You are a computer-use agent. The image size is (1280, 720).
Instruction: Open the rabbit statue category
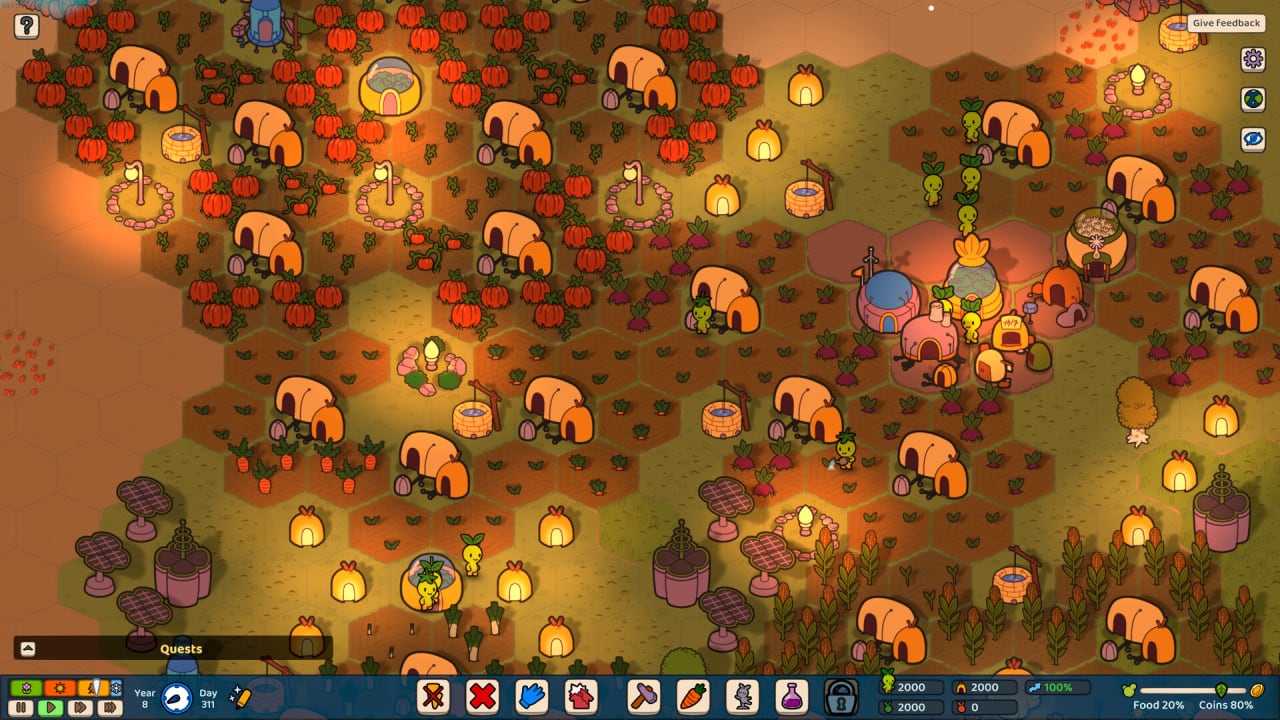tap(742, 696)
